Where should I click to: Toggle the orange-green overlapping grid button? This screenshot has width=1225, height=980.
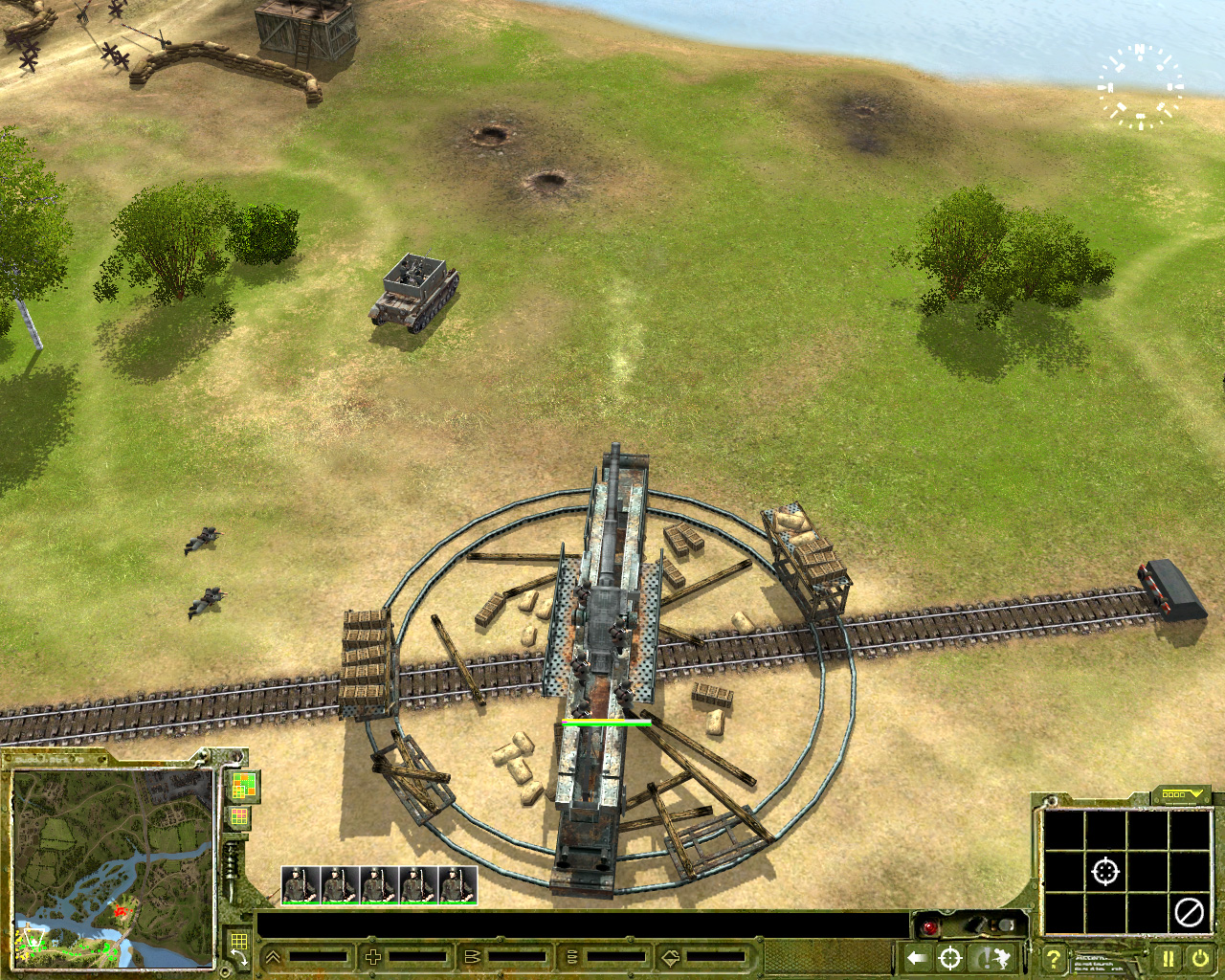244,787
